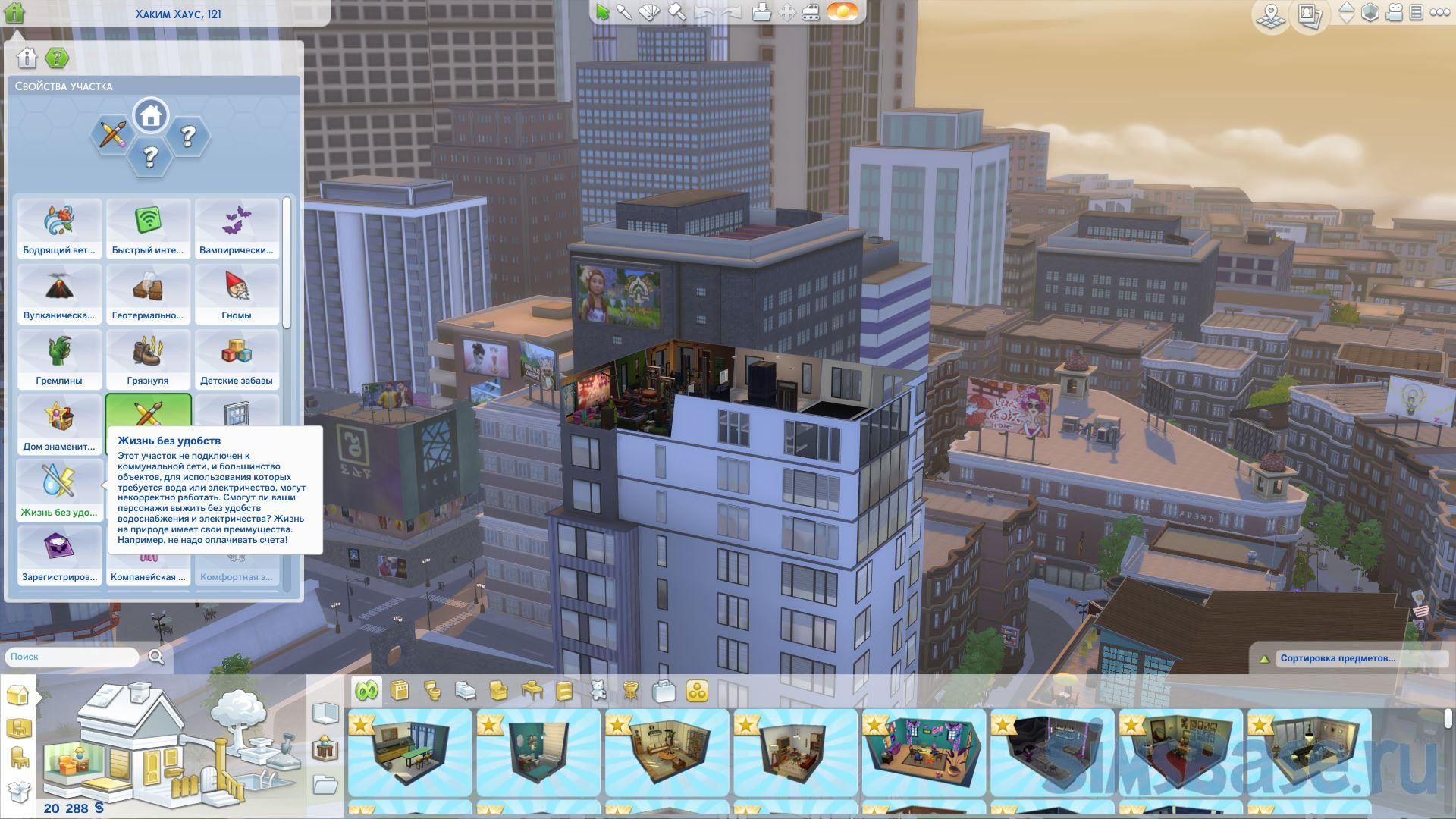
Task: Choose the Быстрый интернет lot trait
Action: (x=148, y=228)
